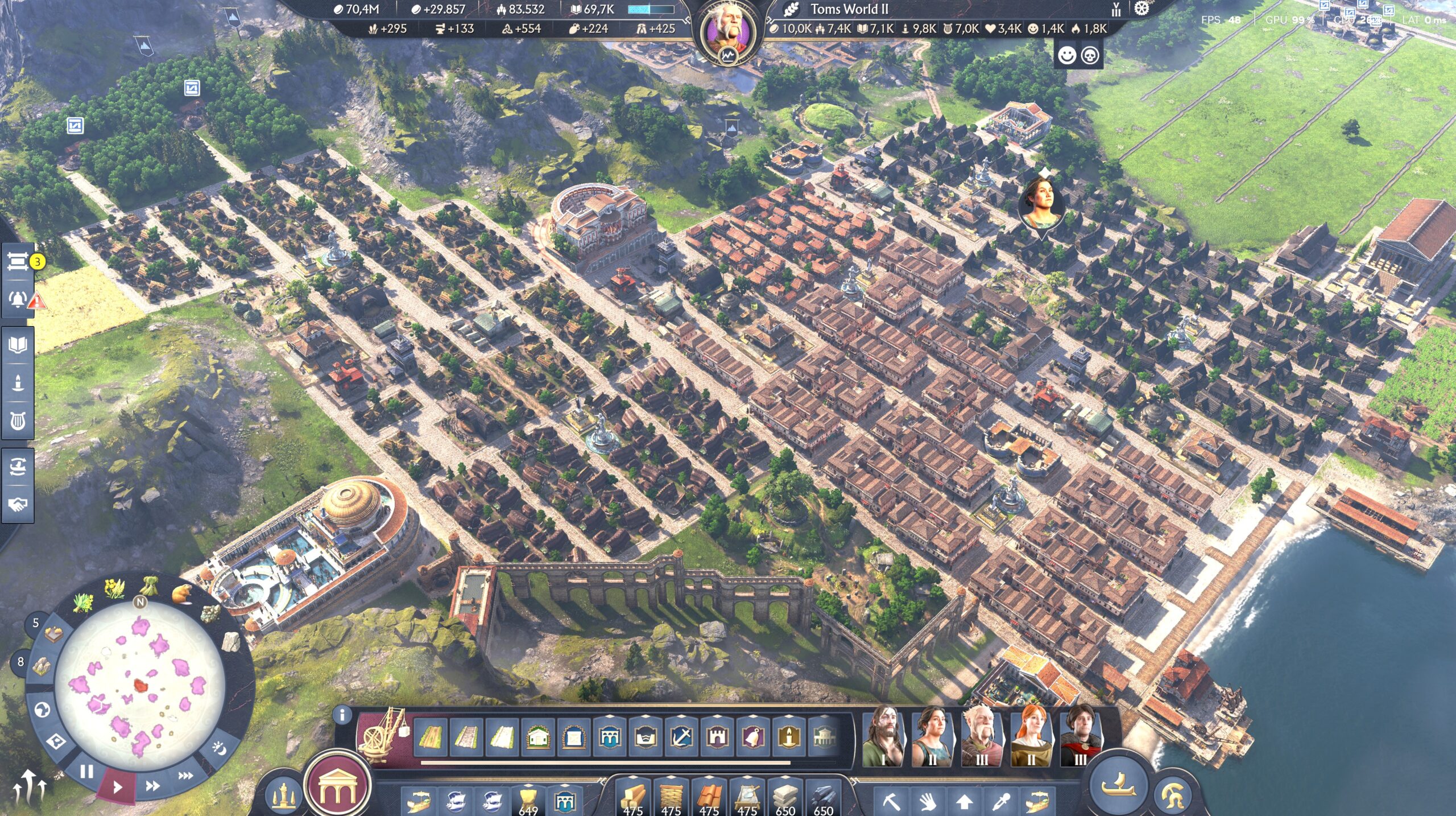Click the governor portrait medallion

[x=727, y=32]
